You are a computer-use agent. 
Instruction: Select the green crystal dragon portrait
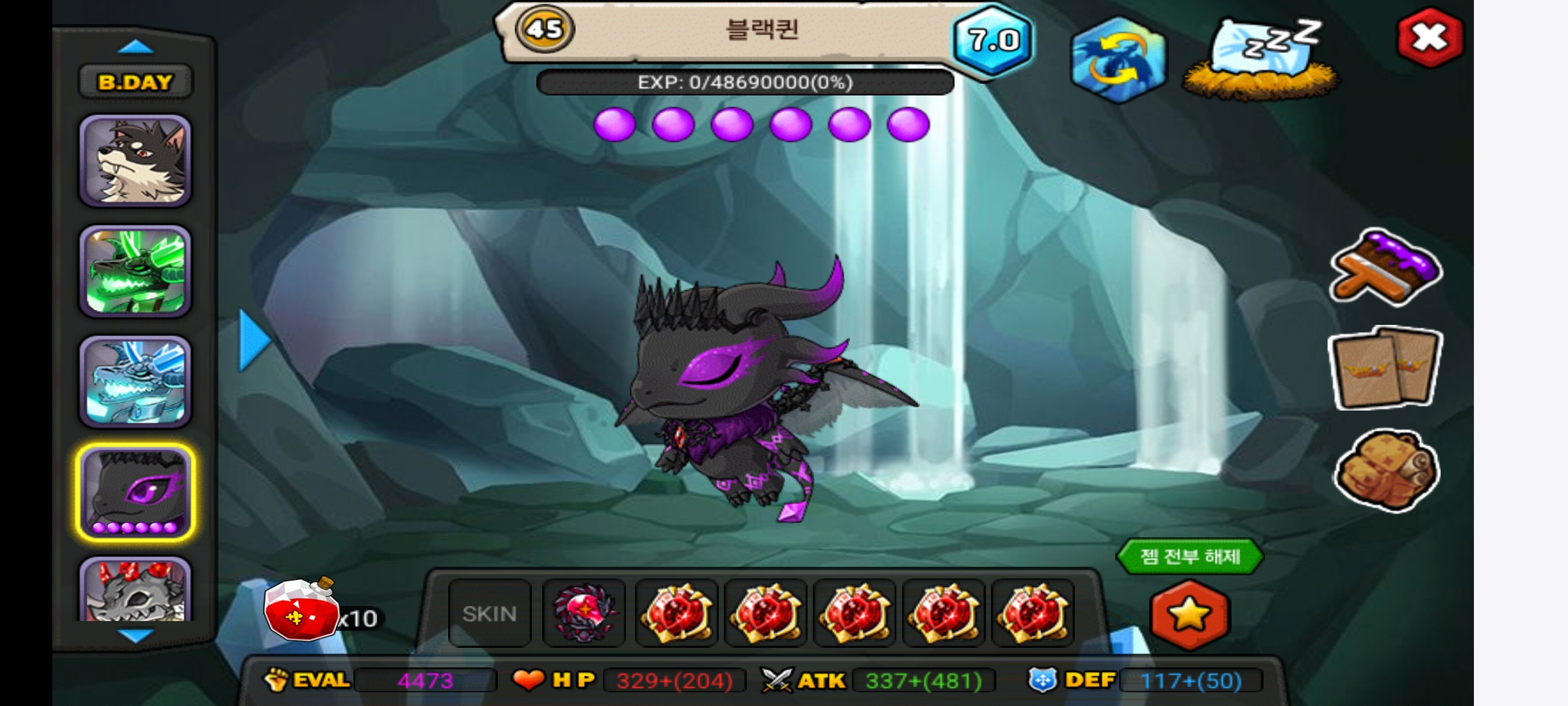point(135,271)
